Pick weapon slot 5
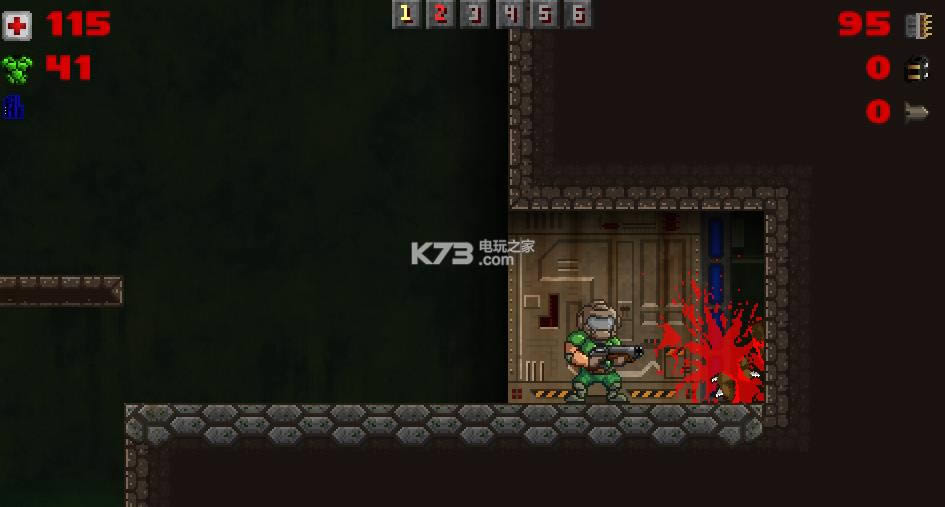This screenshot has height=507, width=945. tap(544, 14)
